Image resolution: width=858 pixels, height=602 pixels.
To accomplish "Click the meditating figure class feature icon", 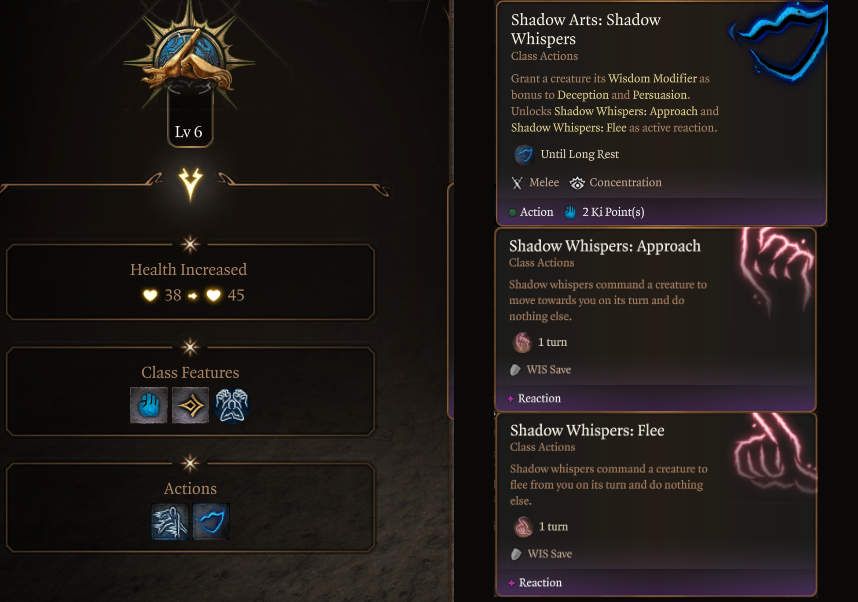I will [x=231, y=405].
